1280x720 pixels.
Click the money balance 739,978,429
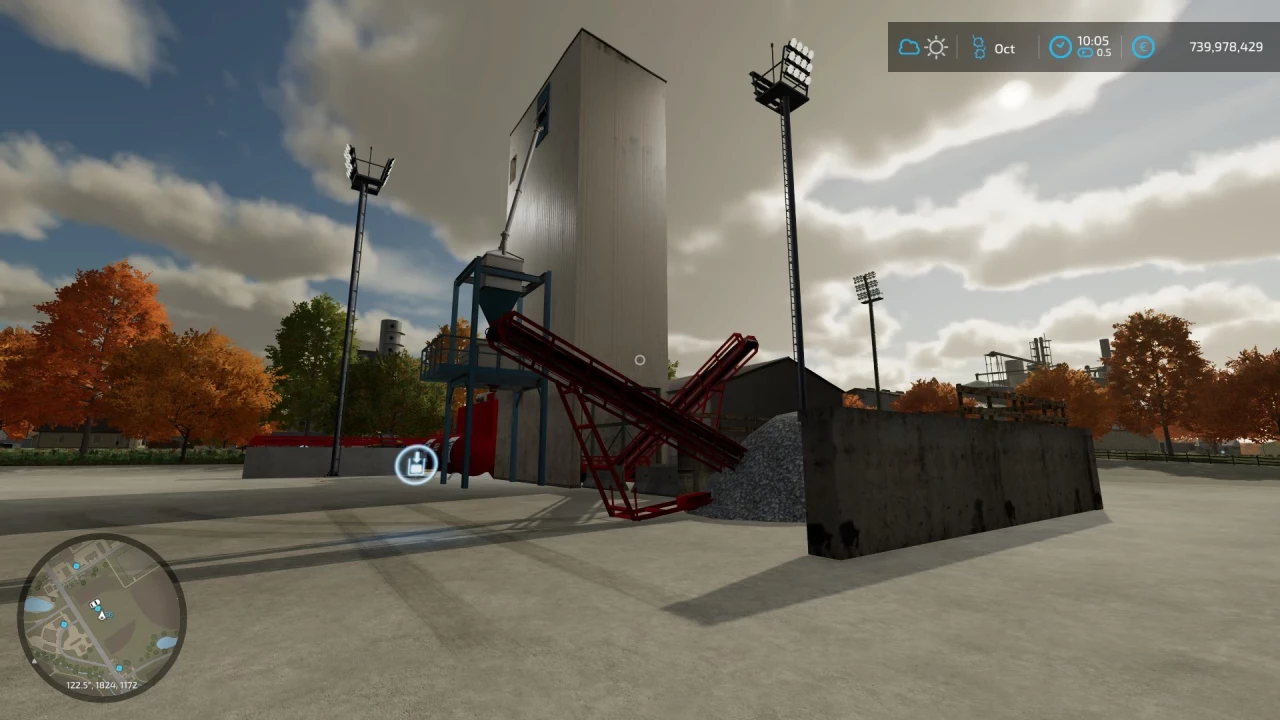tap(1225, 47)
